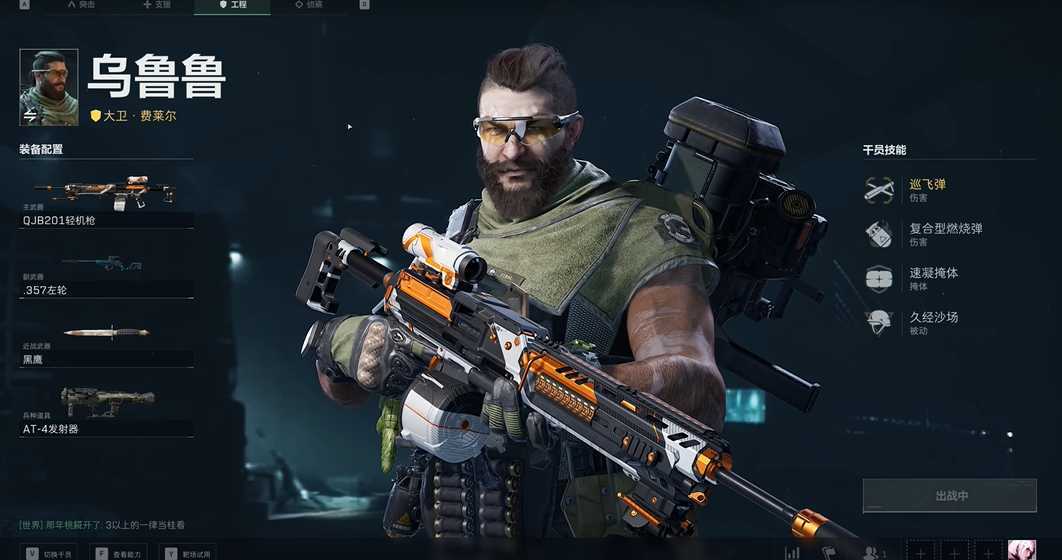Viewport: 1062px width, 560px height.
Task: Switch to the 侦察 recon class tab
Action: click(308, 5)
